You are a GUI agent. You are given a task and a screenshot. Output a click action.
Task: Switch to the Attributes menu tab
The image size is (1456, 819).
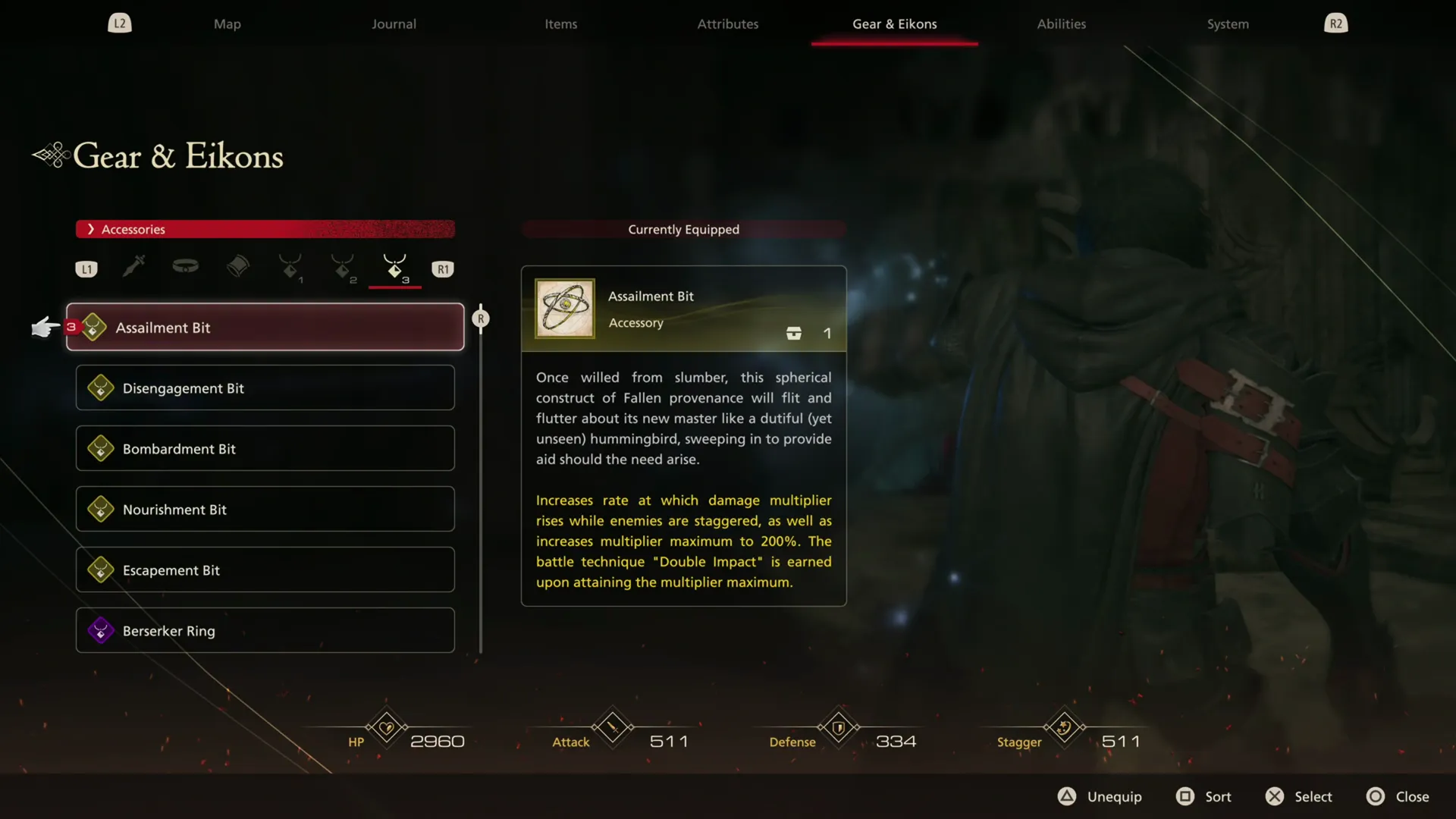click(x=727, y=24)
